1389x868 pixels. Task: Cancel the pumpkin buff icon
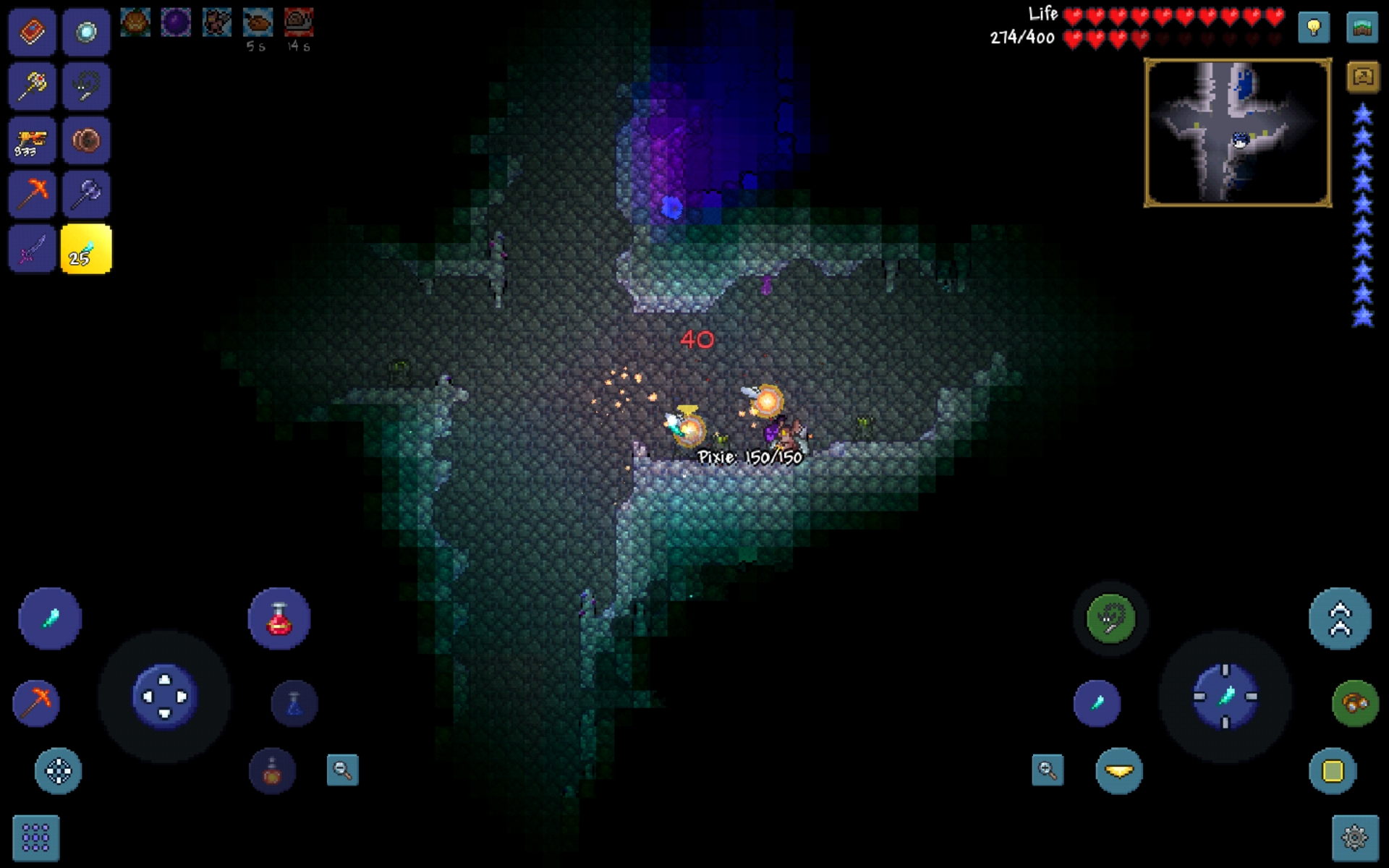135,22
